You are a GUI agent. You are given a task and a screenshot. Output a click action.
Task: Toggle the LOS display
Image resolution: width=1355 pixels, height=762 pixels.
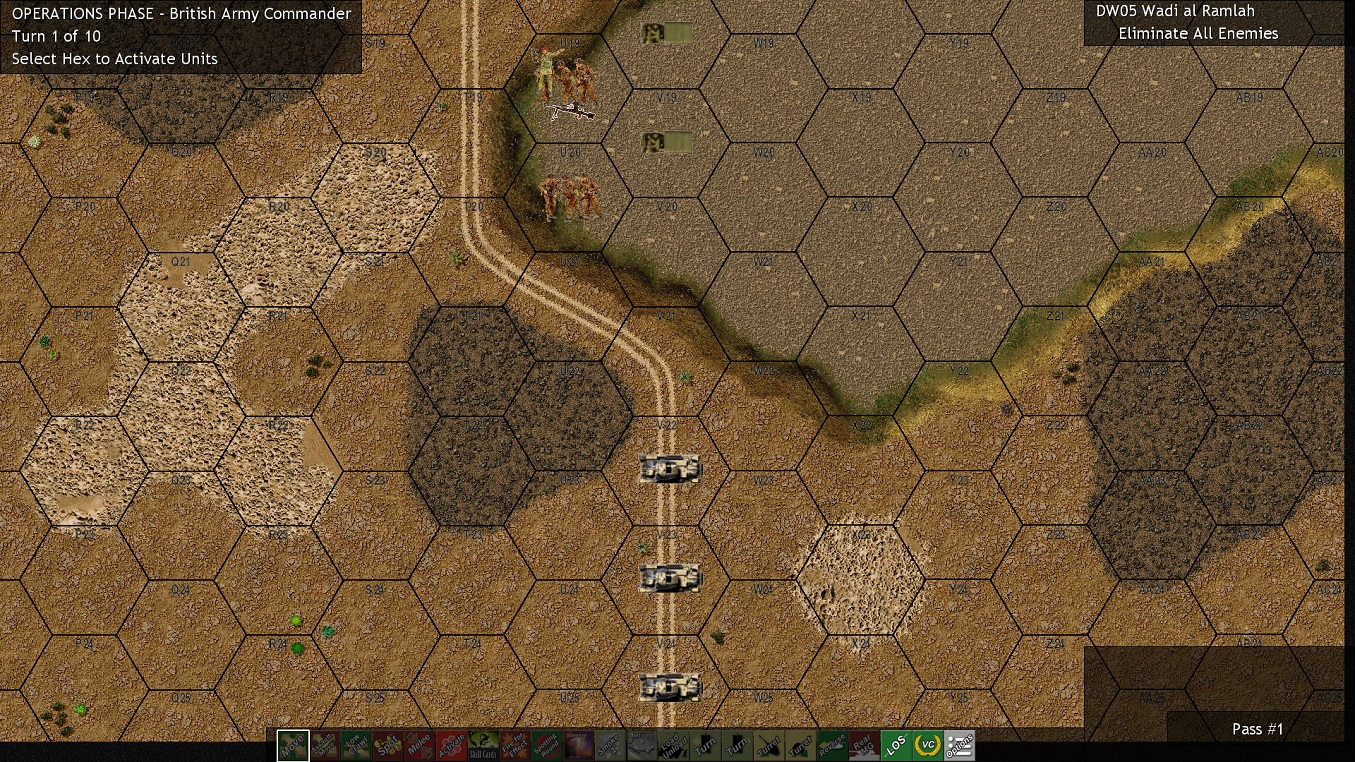(899, 745)
